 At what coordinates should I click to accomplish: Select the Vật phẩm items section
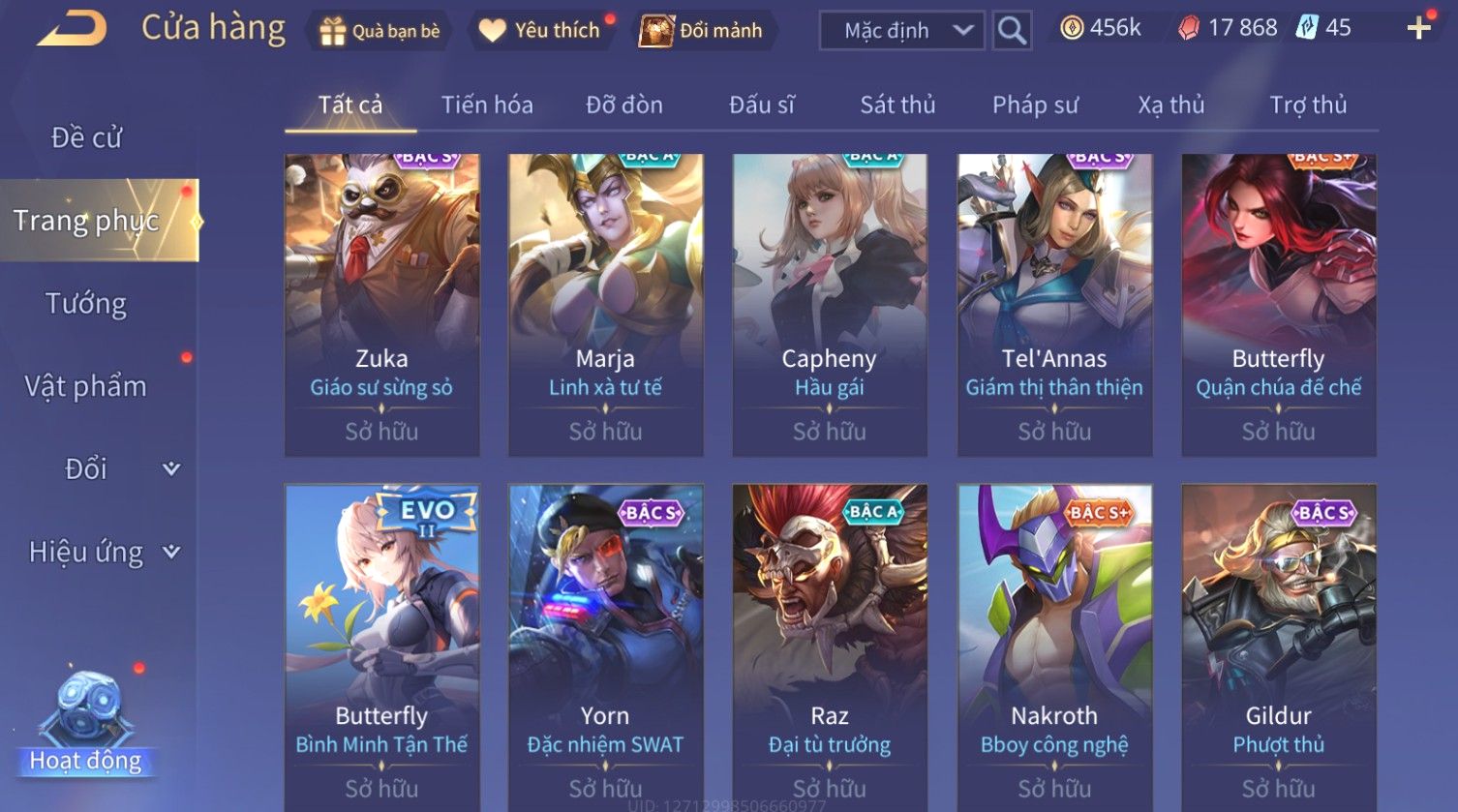pos(86,386)
